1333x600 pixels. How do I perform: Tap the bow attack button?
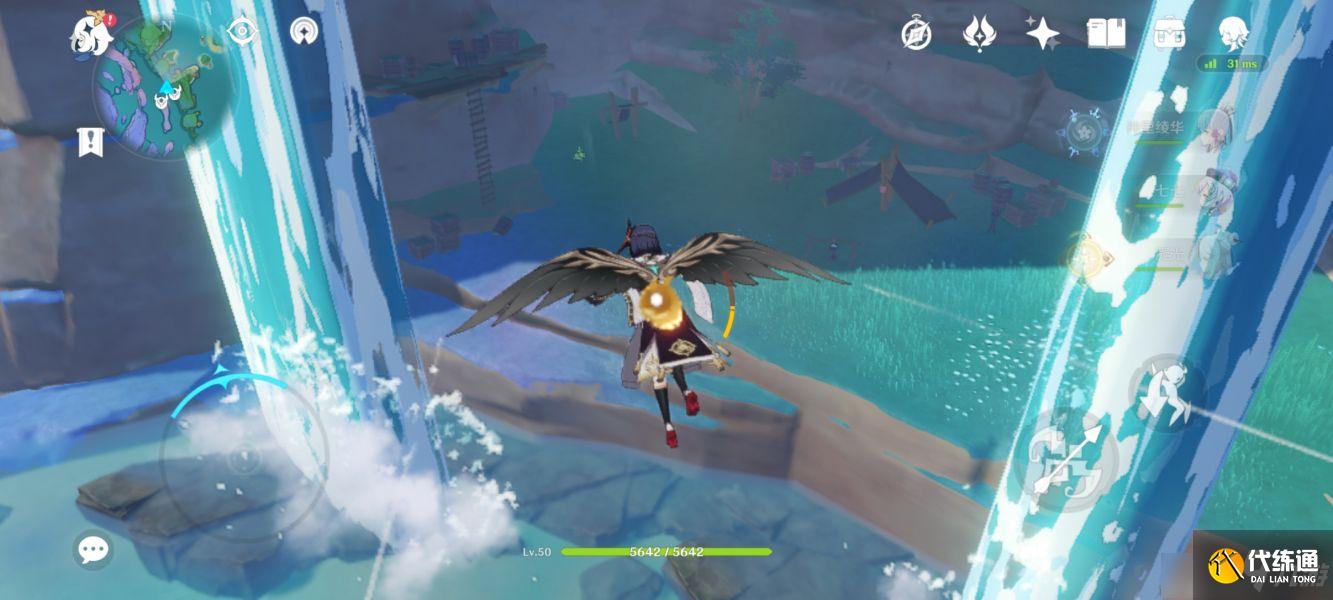1067,462
